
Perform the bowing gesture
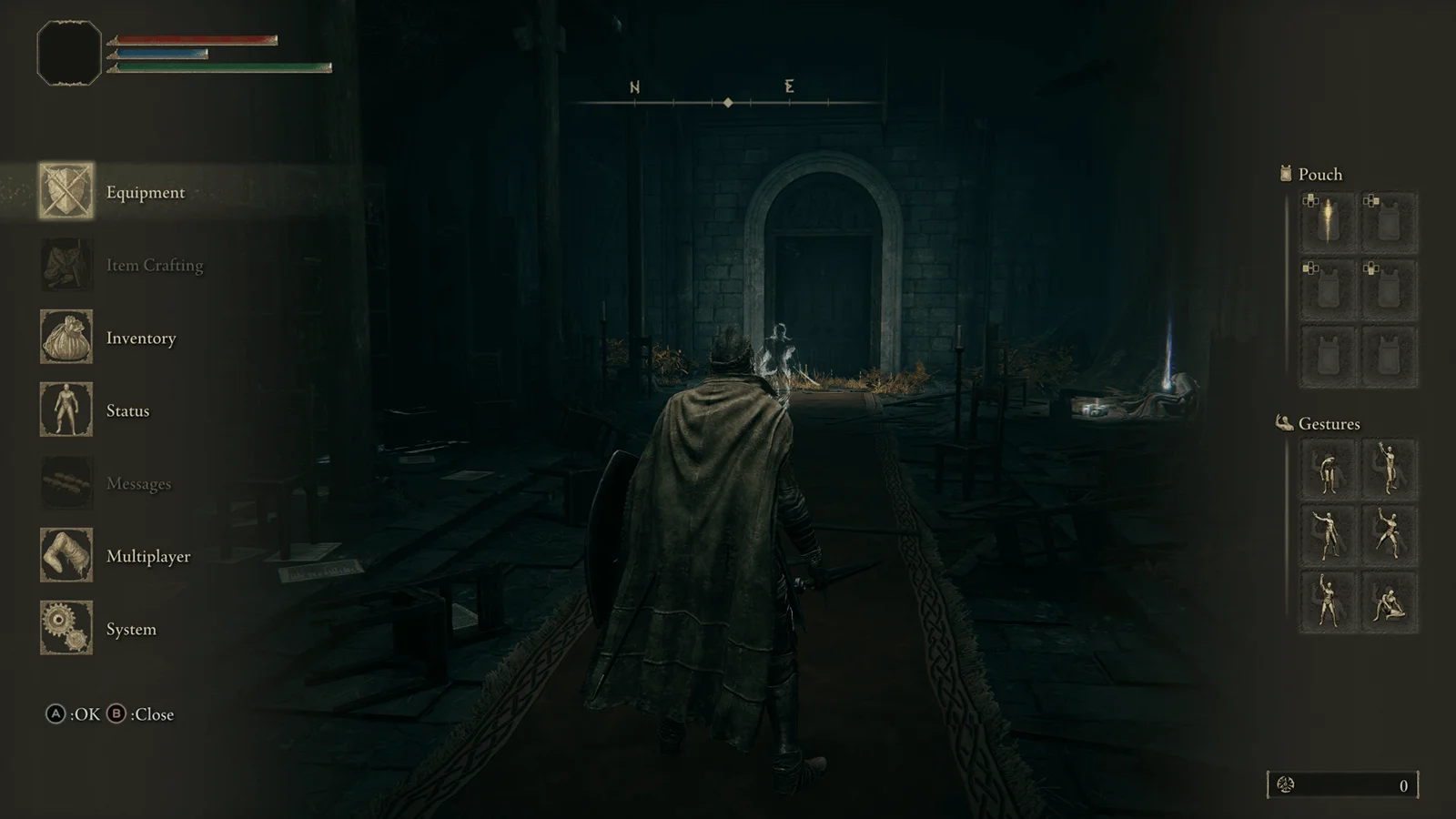click(1329, 470)
